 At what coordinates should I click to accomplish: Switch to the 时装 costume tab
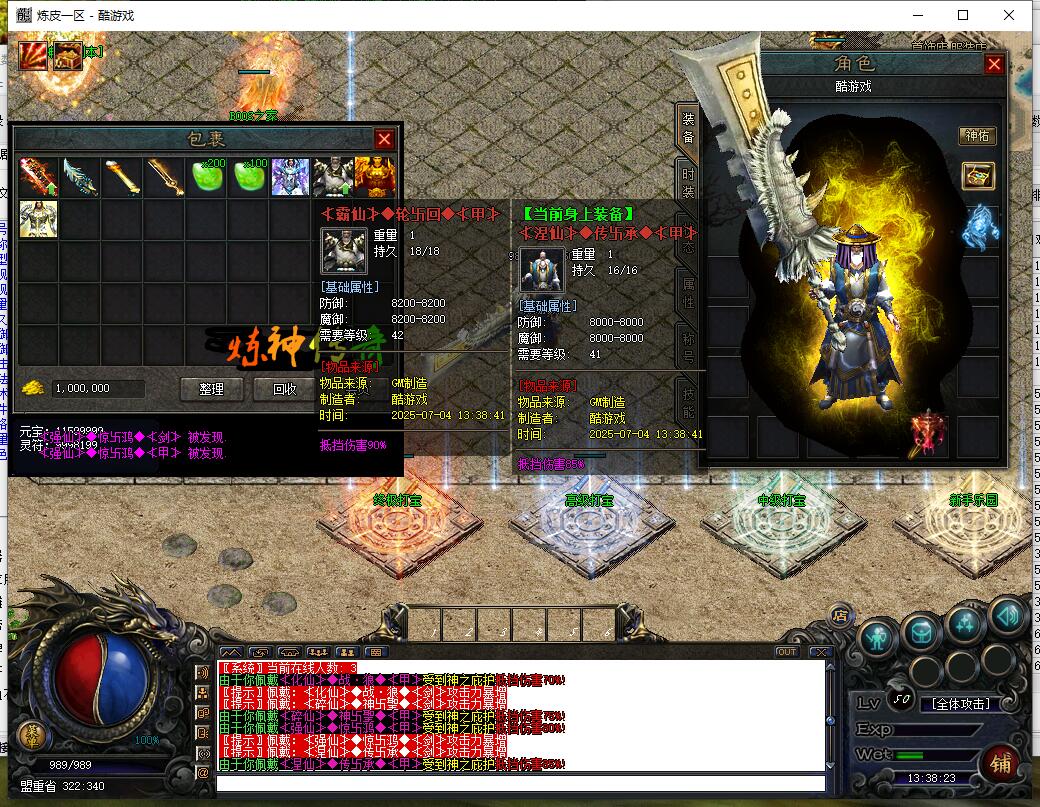(x=688, y=181)
